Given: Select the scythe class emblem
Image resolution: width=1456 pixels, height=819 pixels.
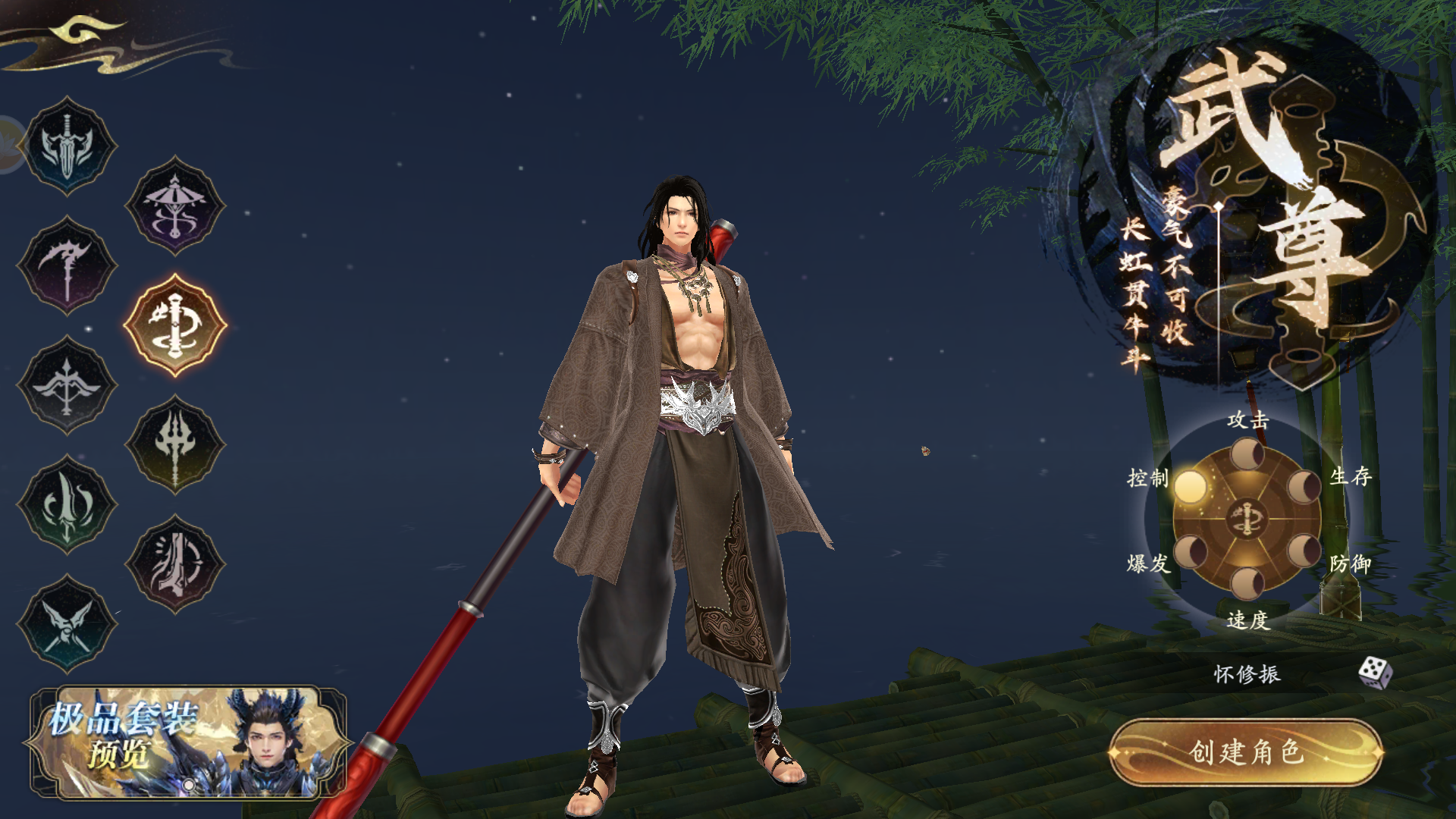Looking at the screenshot, I should click(67, 265).
